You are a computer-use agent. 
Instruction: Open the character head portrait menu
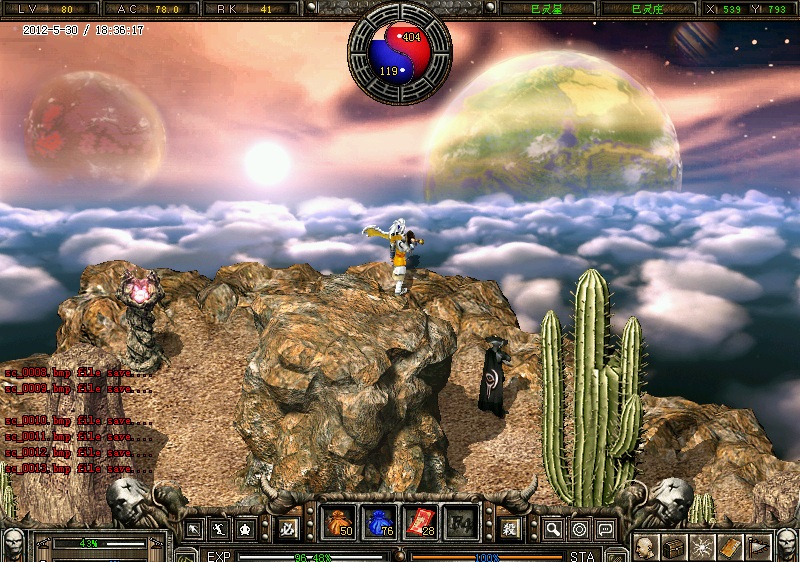(x=647, y=547)
